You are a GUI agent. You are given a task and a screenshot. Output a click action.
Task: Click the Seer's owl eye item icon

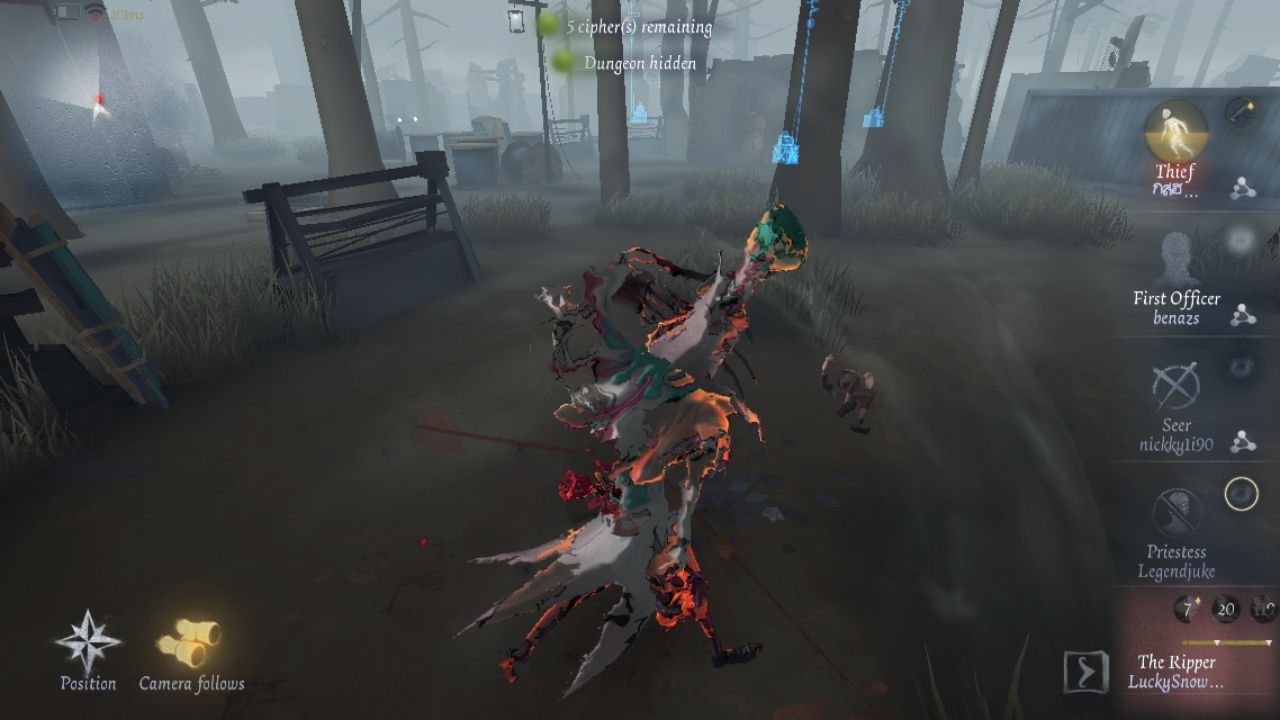tap(1241, 367)
